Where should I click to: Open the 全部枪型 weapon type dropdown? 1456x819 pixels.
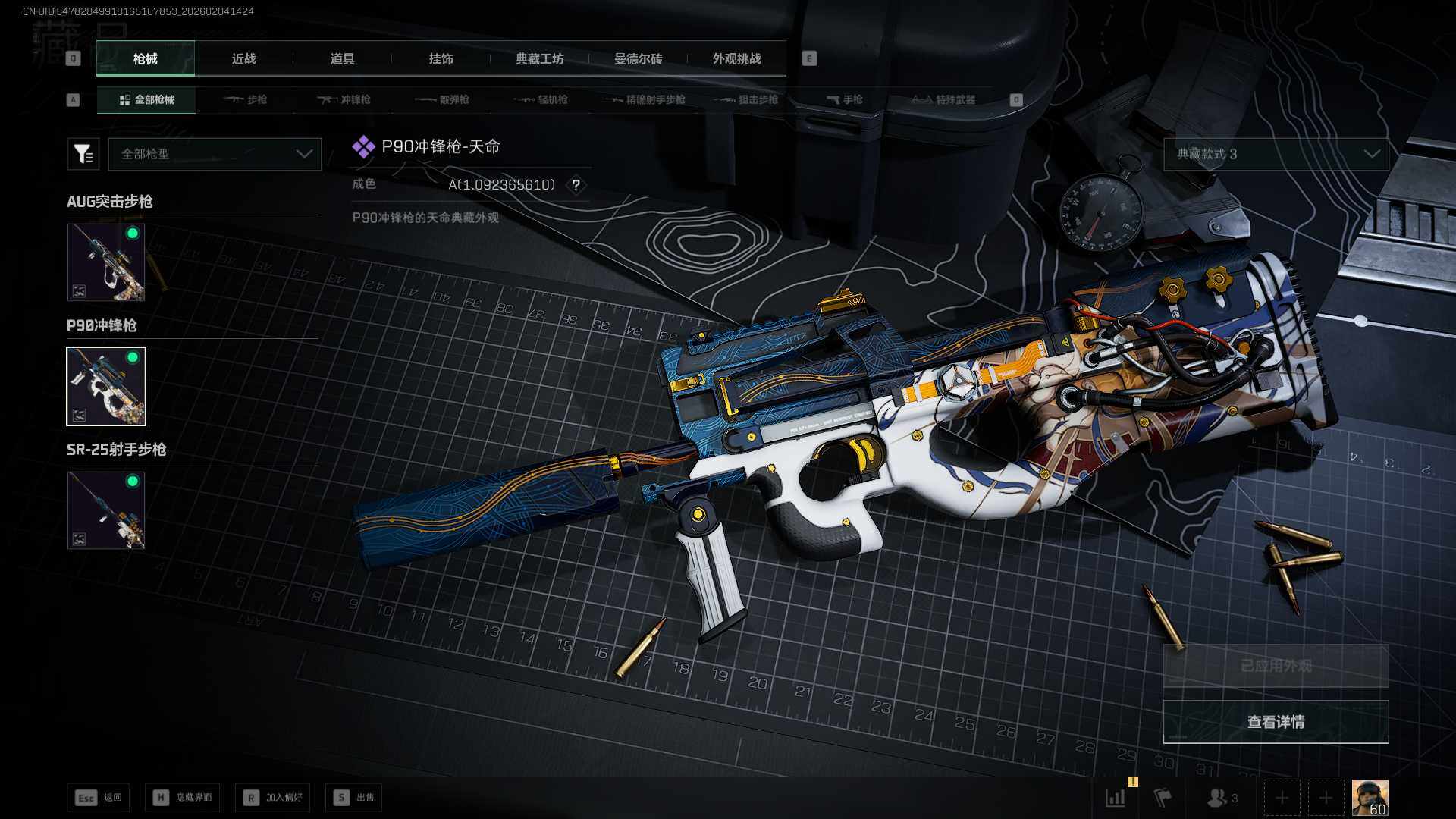[x=215, y=154]
